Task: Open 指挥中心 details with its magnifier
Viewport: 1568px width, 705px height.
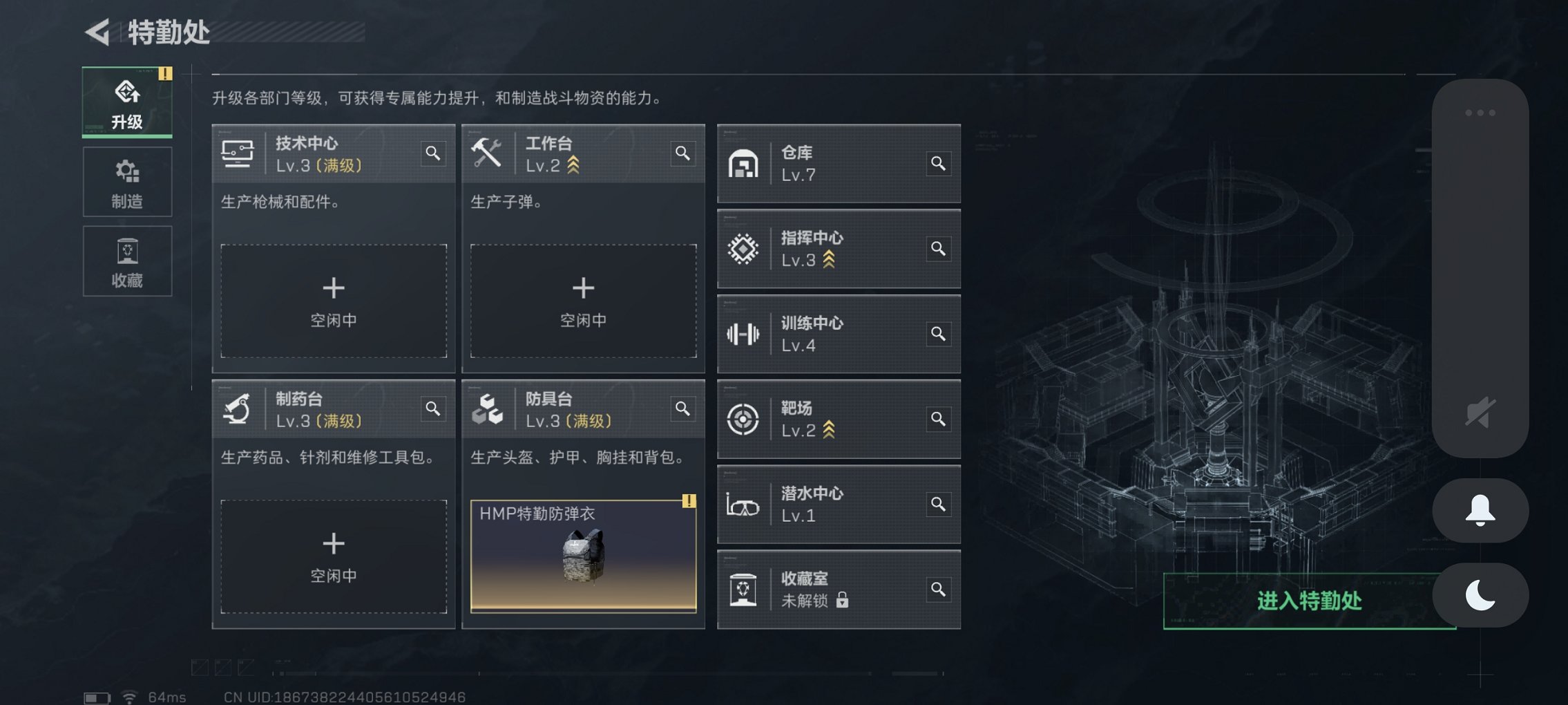Action: [x=938, y=249]
